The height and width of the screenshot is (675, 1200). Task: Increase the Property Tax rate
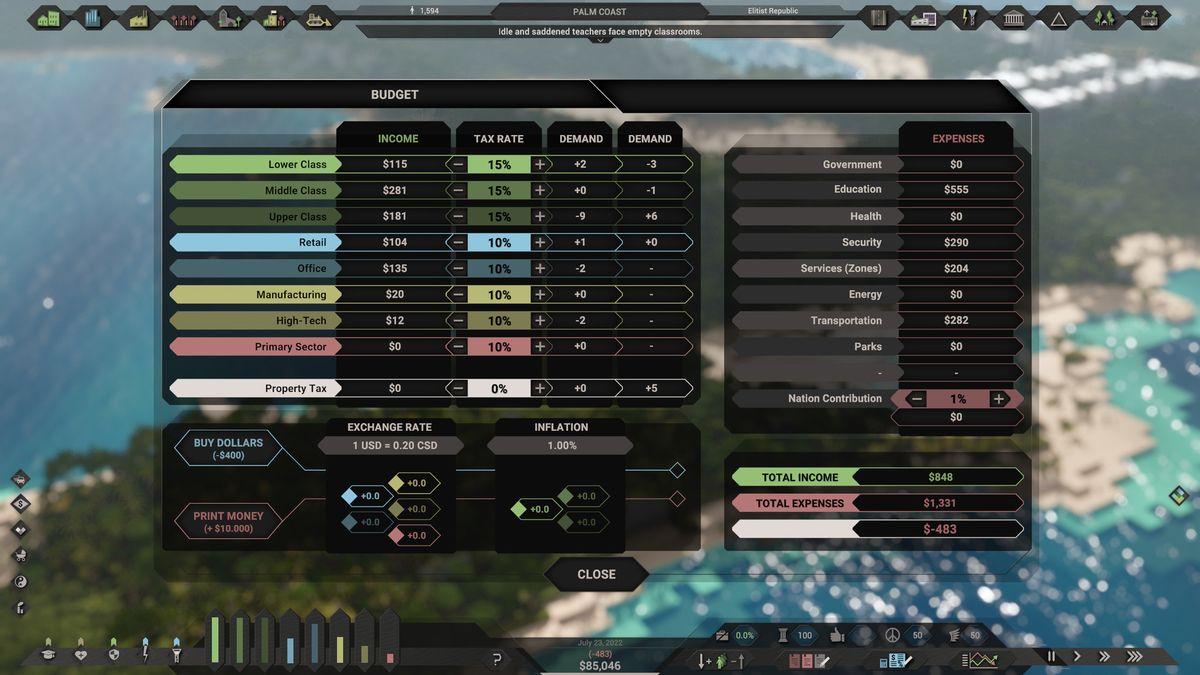pyautogui.click(x=540, y=388)
